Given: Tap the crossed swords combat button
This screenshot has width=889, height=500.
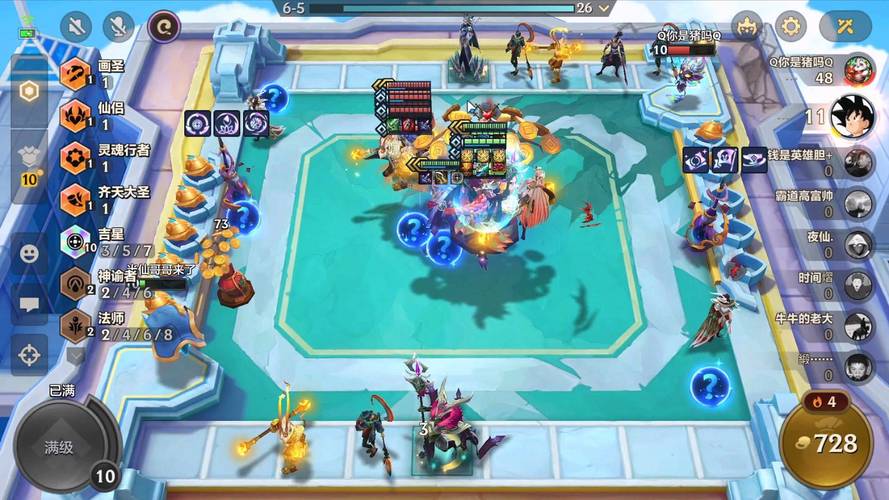Looking at the screenshot, I should coord(845,26).
